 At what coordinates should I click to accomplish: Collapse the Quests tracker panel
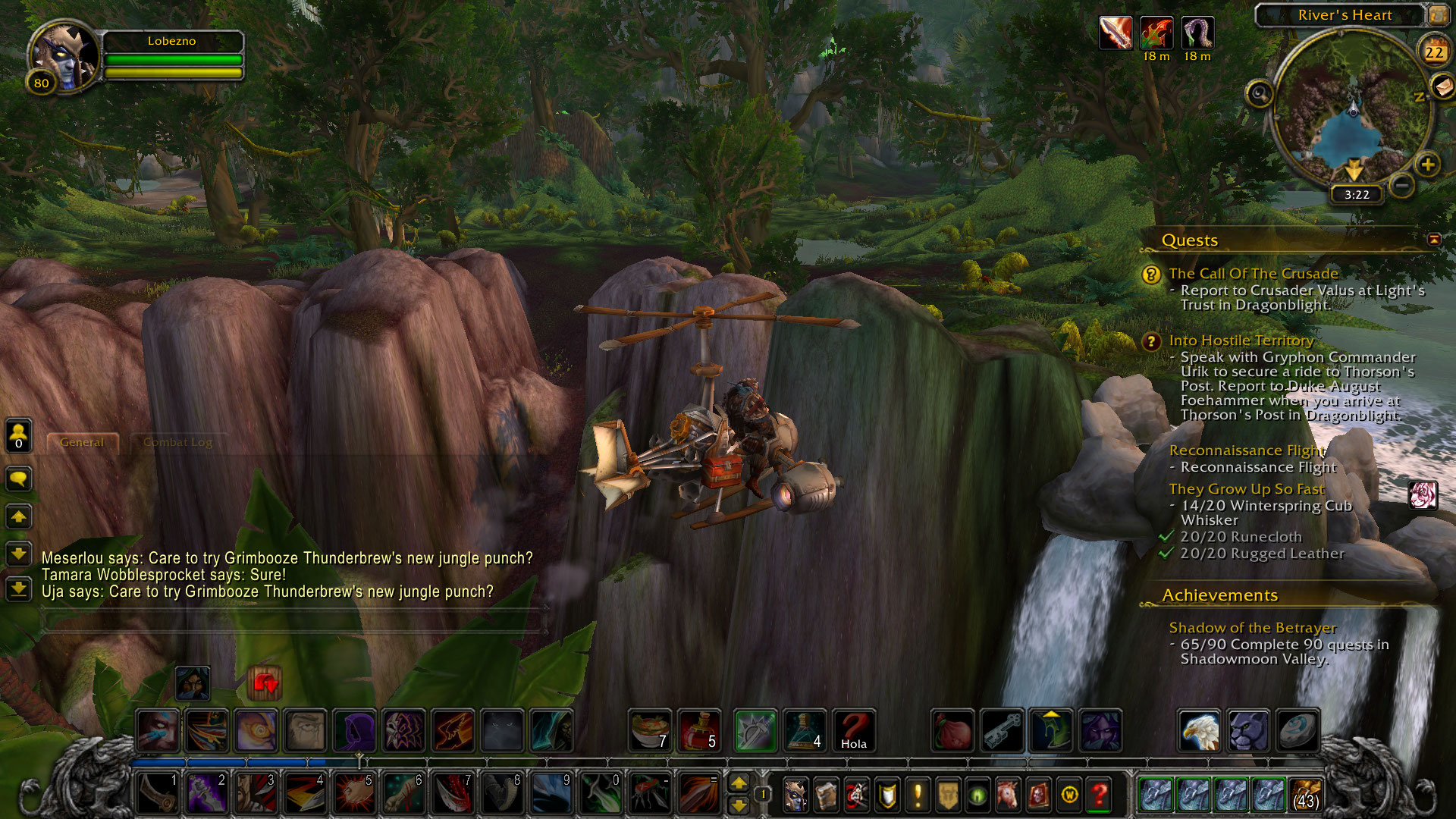click(x=1434, y=240)
